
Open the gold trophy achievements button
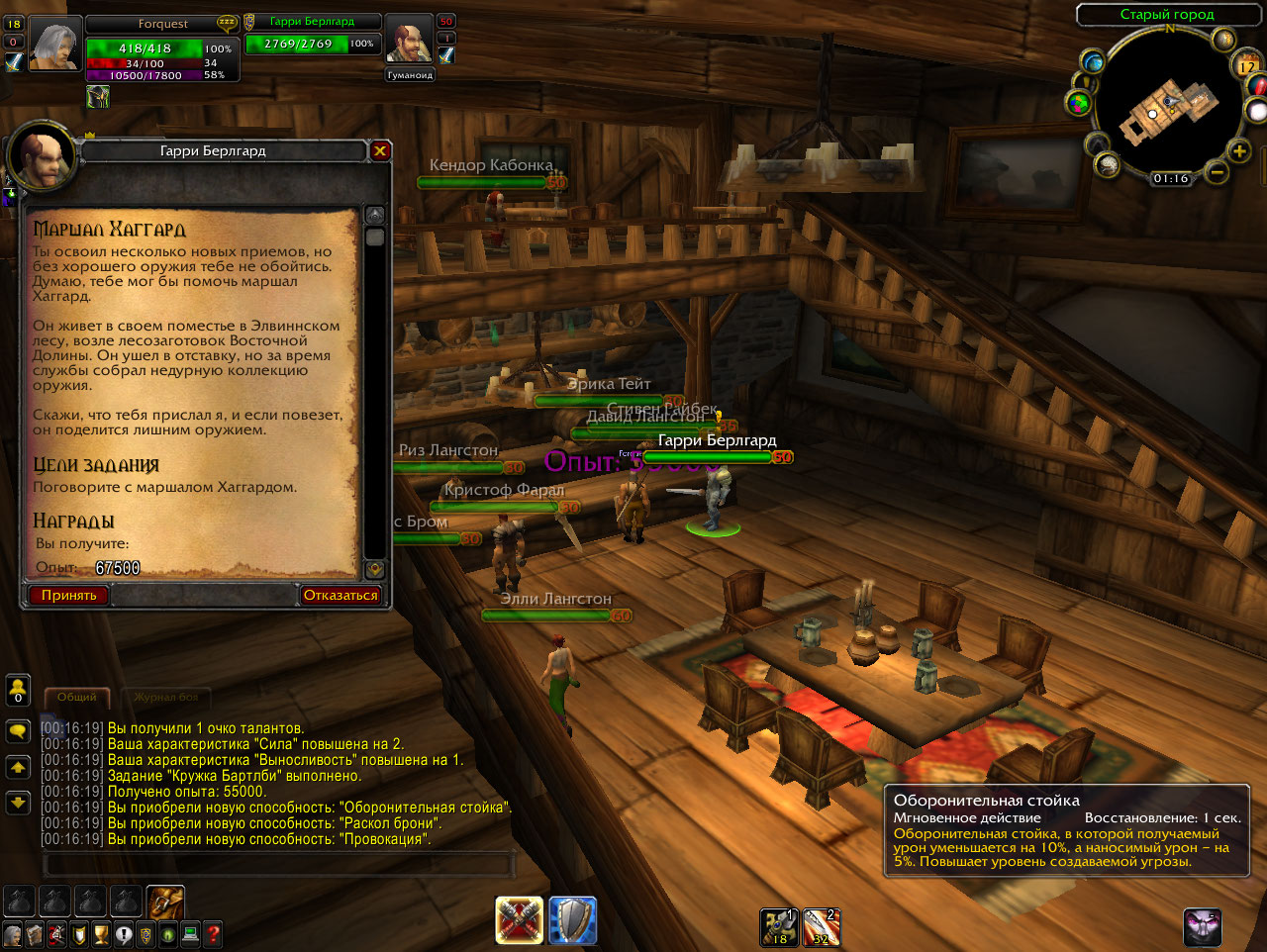pos(101,934)
